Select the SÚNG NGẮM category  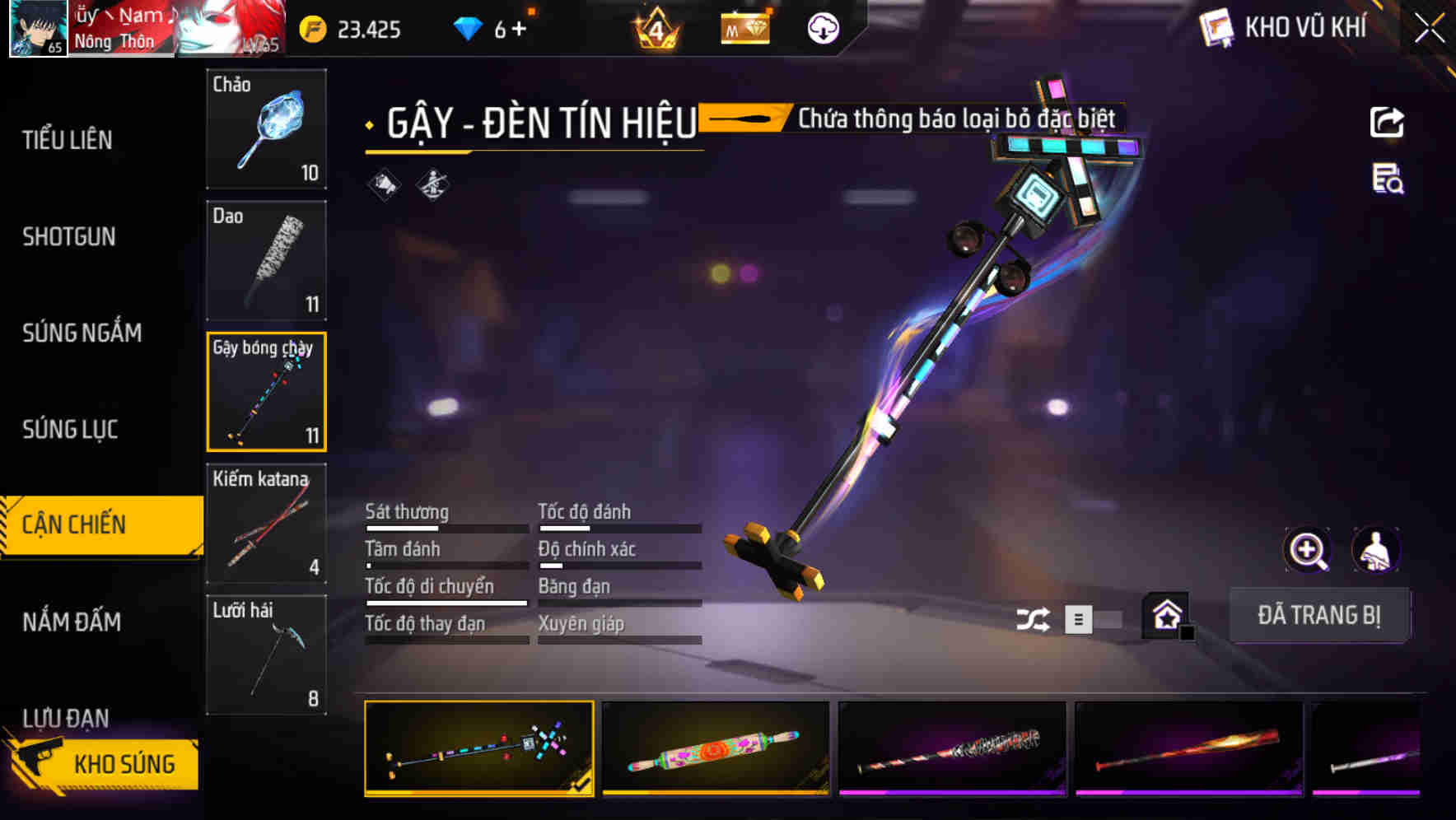pyautogui.click(x=82, y=333)
